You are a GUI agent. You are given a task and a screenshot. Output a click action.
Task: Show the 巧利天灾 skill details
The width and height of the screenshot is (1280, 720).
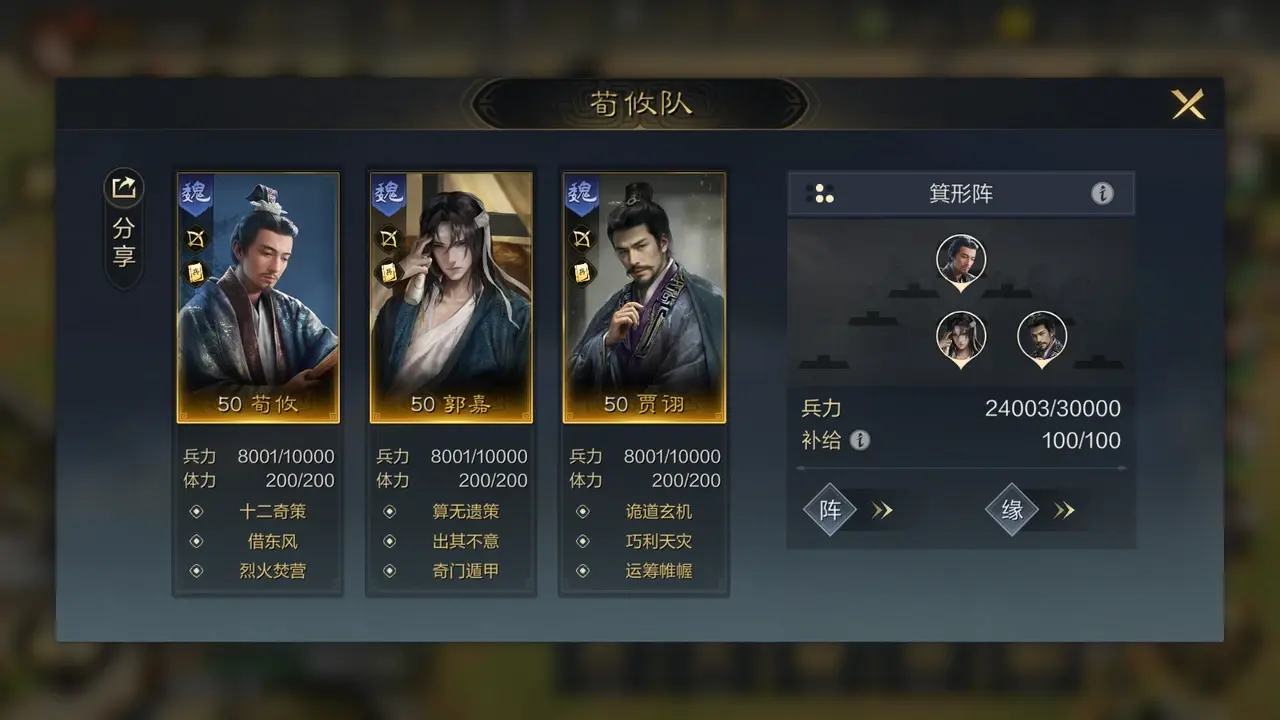[658, 541]
